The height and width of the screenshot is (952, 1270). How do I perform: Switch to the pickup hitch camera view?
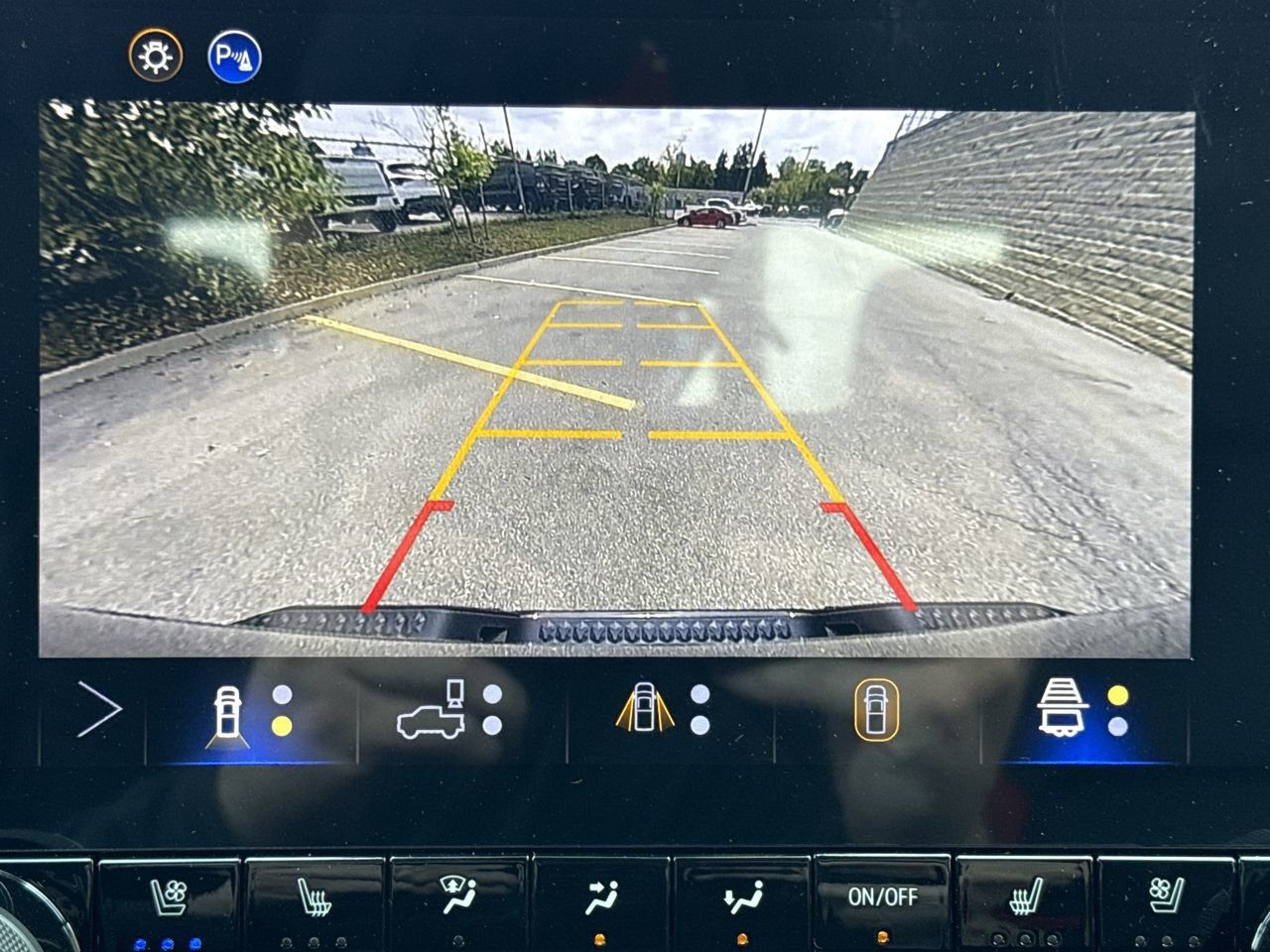tap(433, 710)
